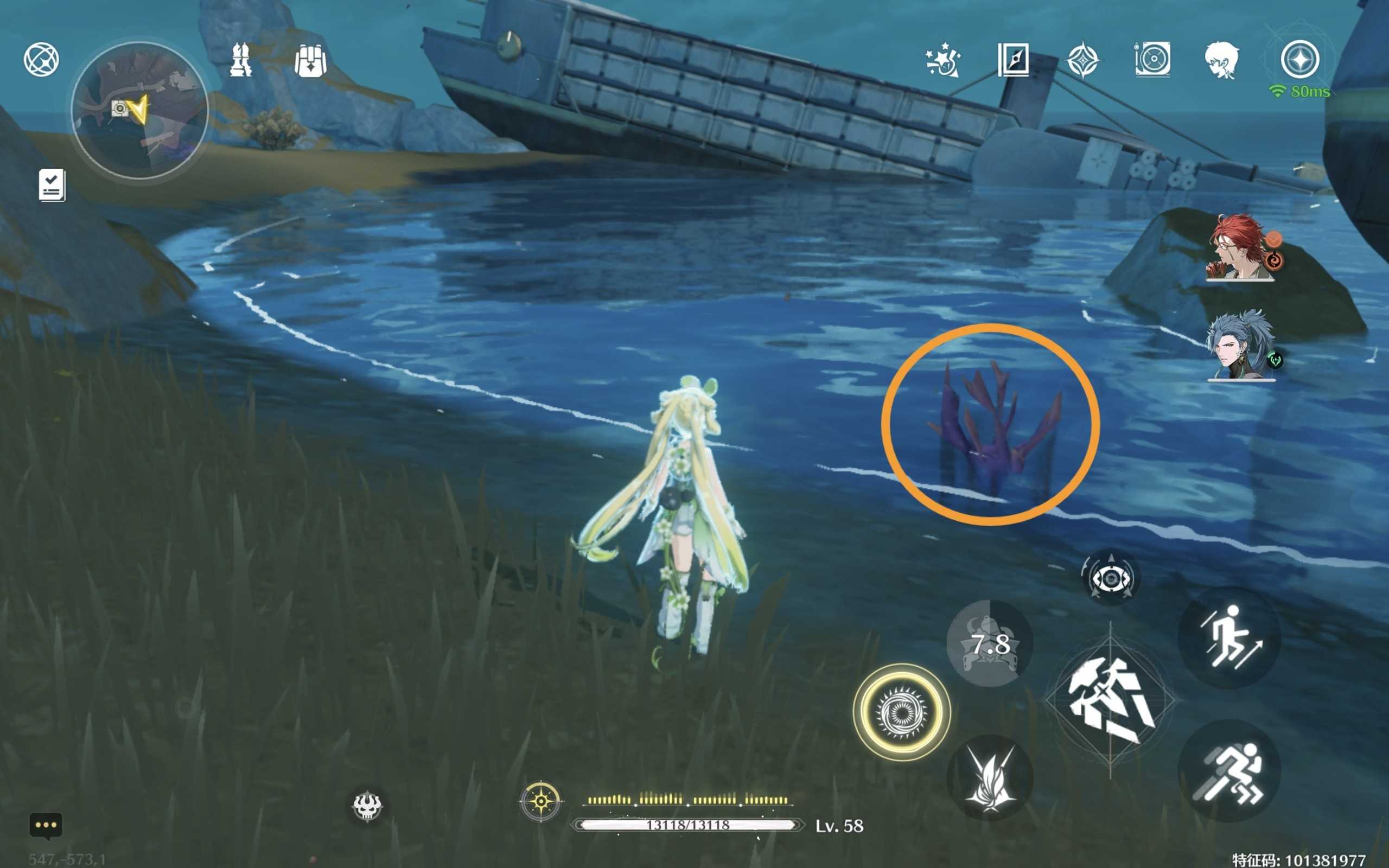Trigger the glowing yellow ring skill
This screenshot has width=1389, height=868.
point(902,713)
